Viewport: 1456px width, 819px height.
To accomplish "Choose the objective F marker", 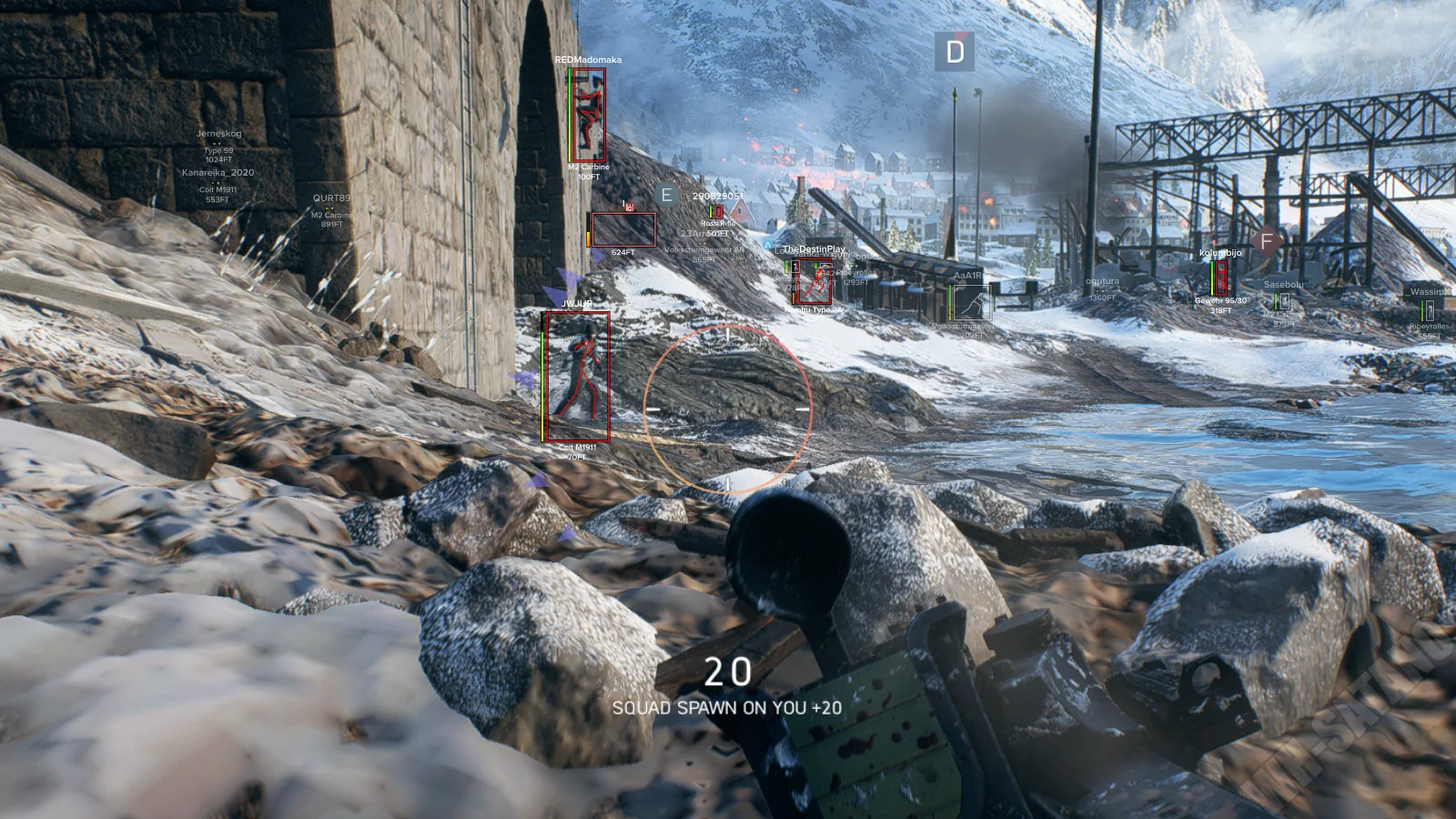I will coord(1266,242).
